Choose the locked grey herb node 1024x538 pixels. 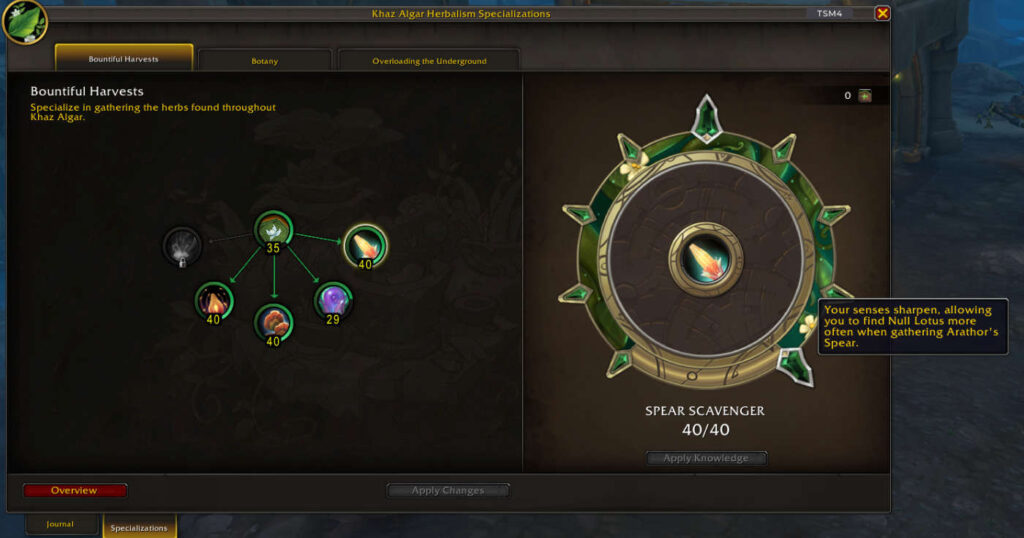pyautogui.click(x=182, y=246)
